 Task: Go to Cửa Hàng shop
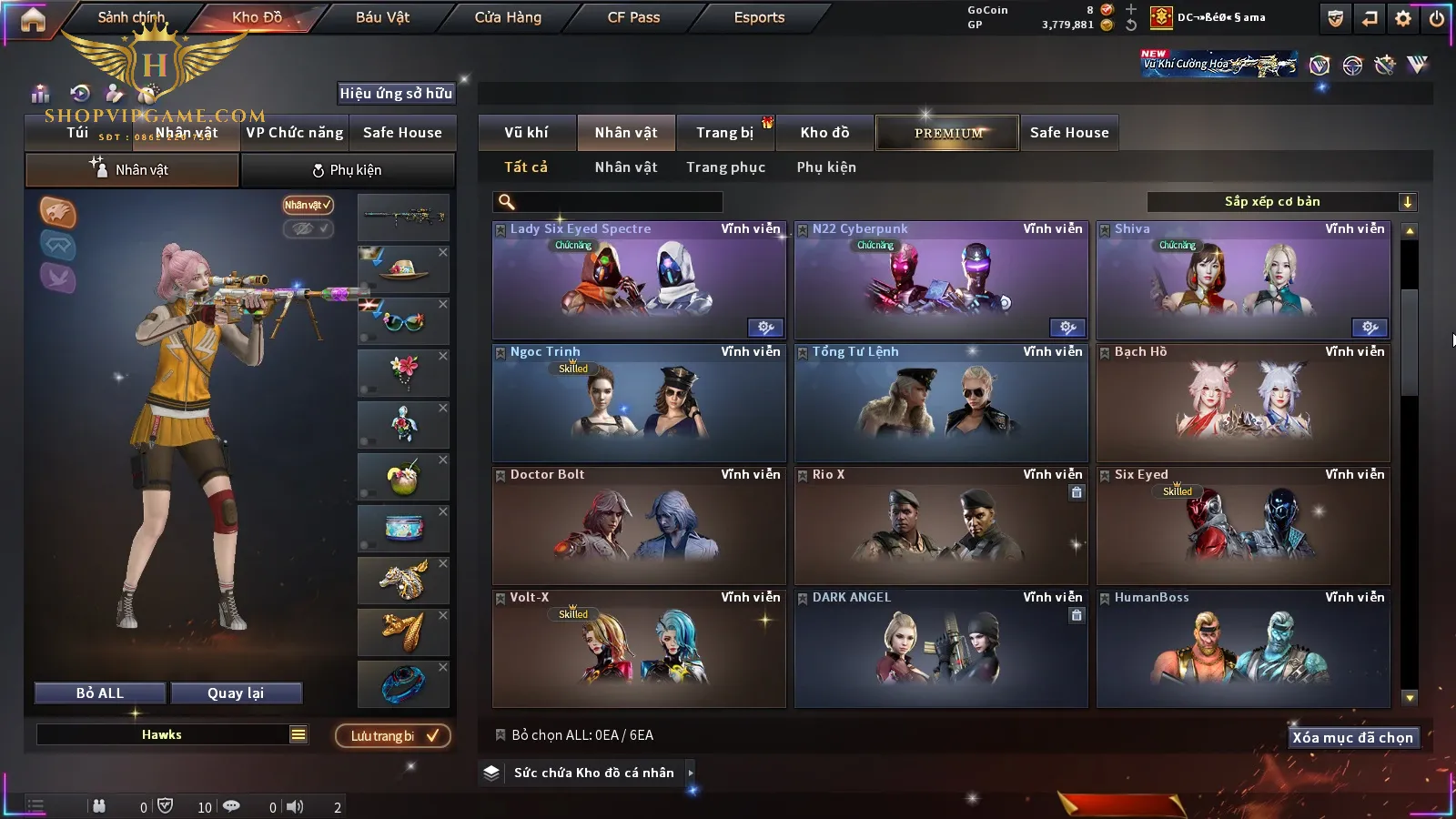point(508,17)
